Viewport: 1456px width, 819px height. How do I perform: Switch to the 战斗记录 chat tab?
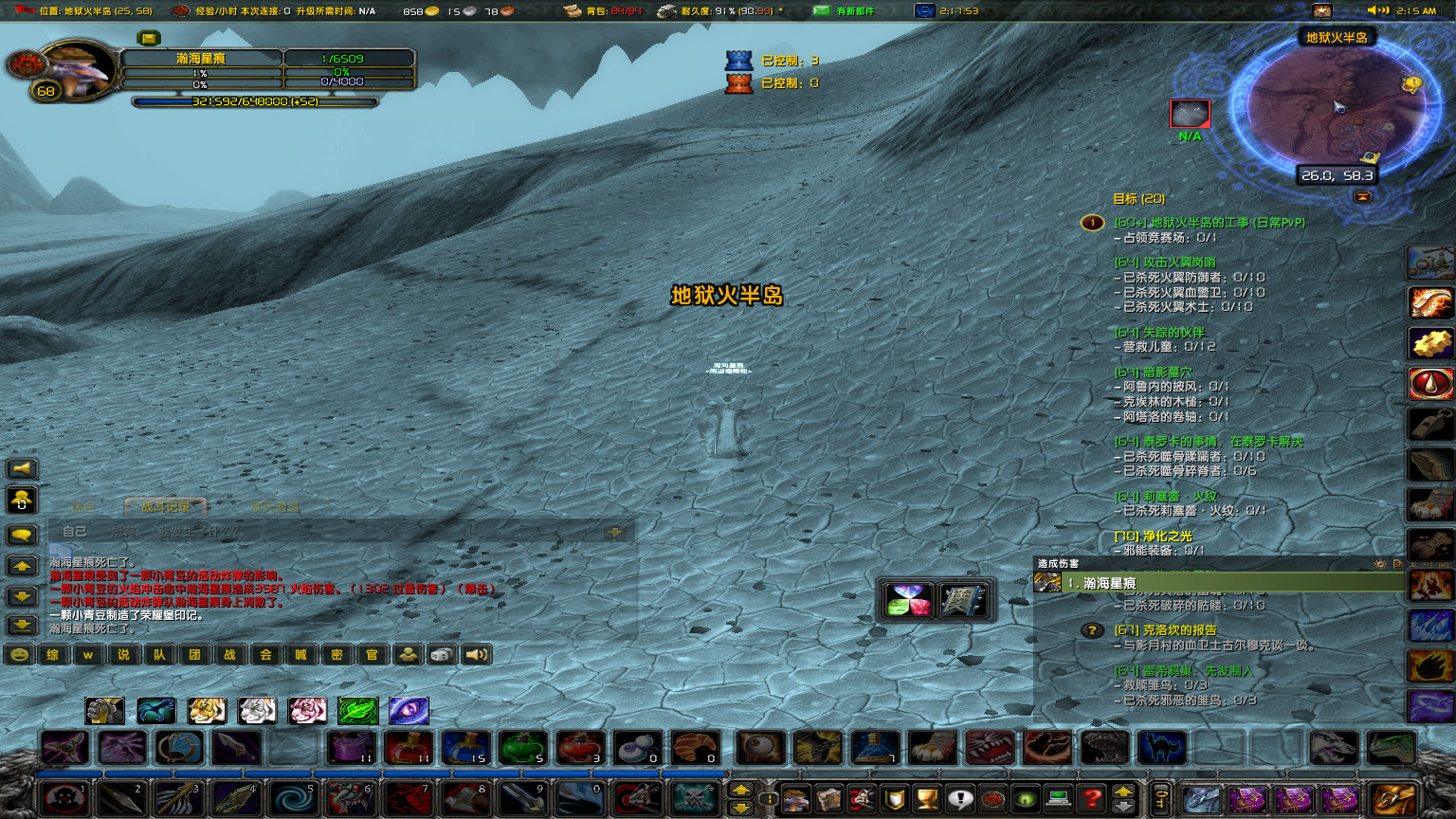(x=165, y=506)
